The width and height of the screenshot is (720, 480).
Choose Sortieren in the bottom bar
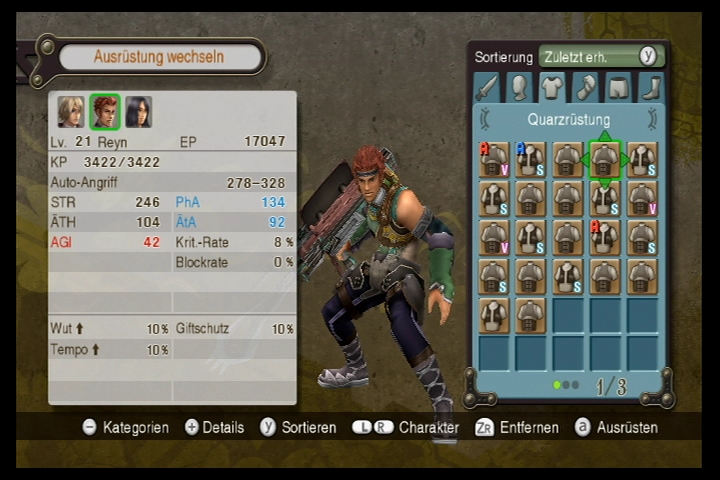point(298,427)
